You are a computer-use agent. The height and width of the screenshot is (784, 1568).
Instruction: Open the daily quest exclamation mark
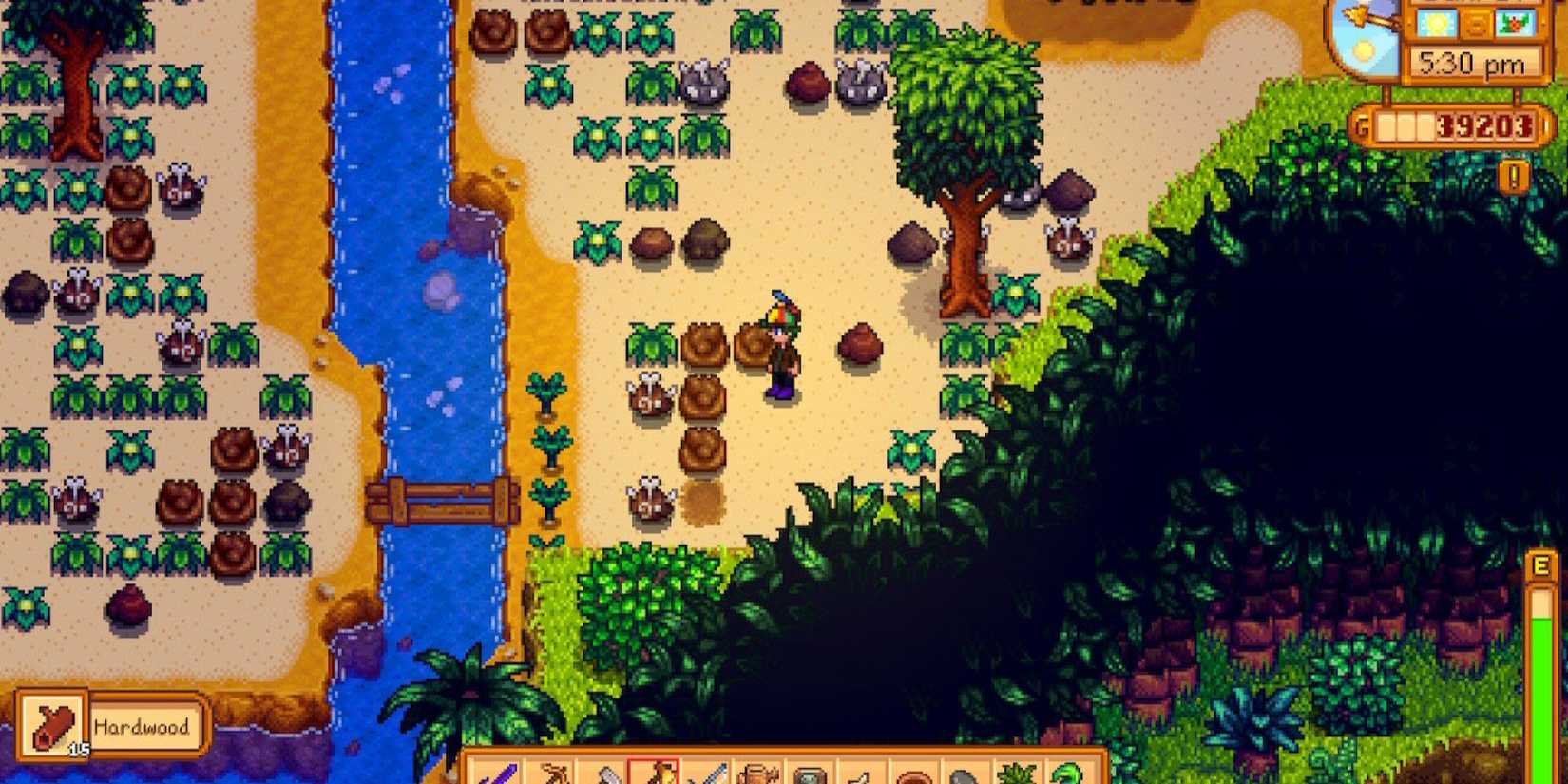point(1514,176)
